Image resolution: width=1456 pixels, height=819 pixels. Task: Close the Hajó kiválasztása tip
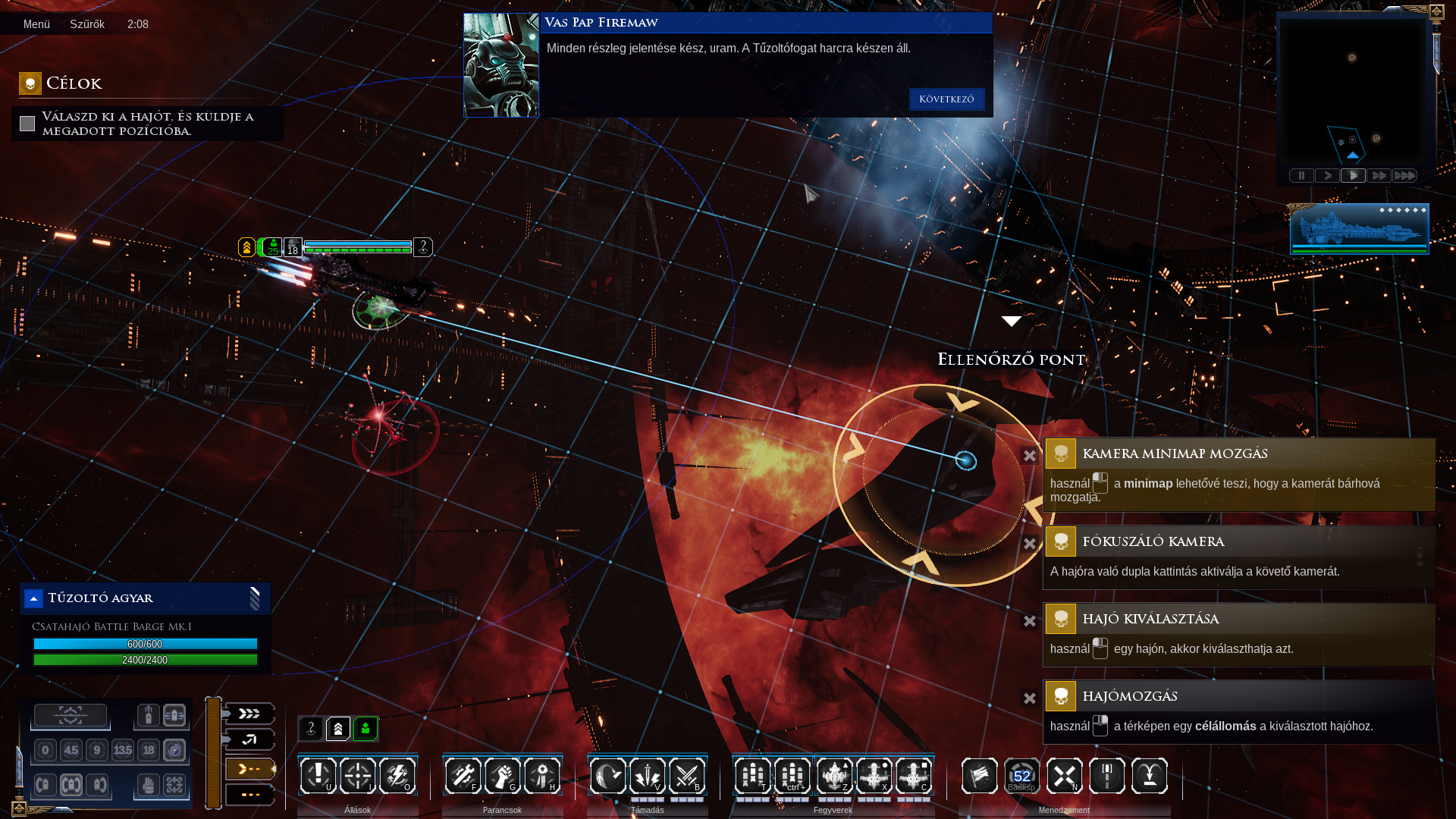tap(1029, 621)
